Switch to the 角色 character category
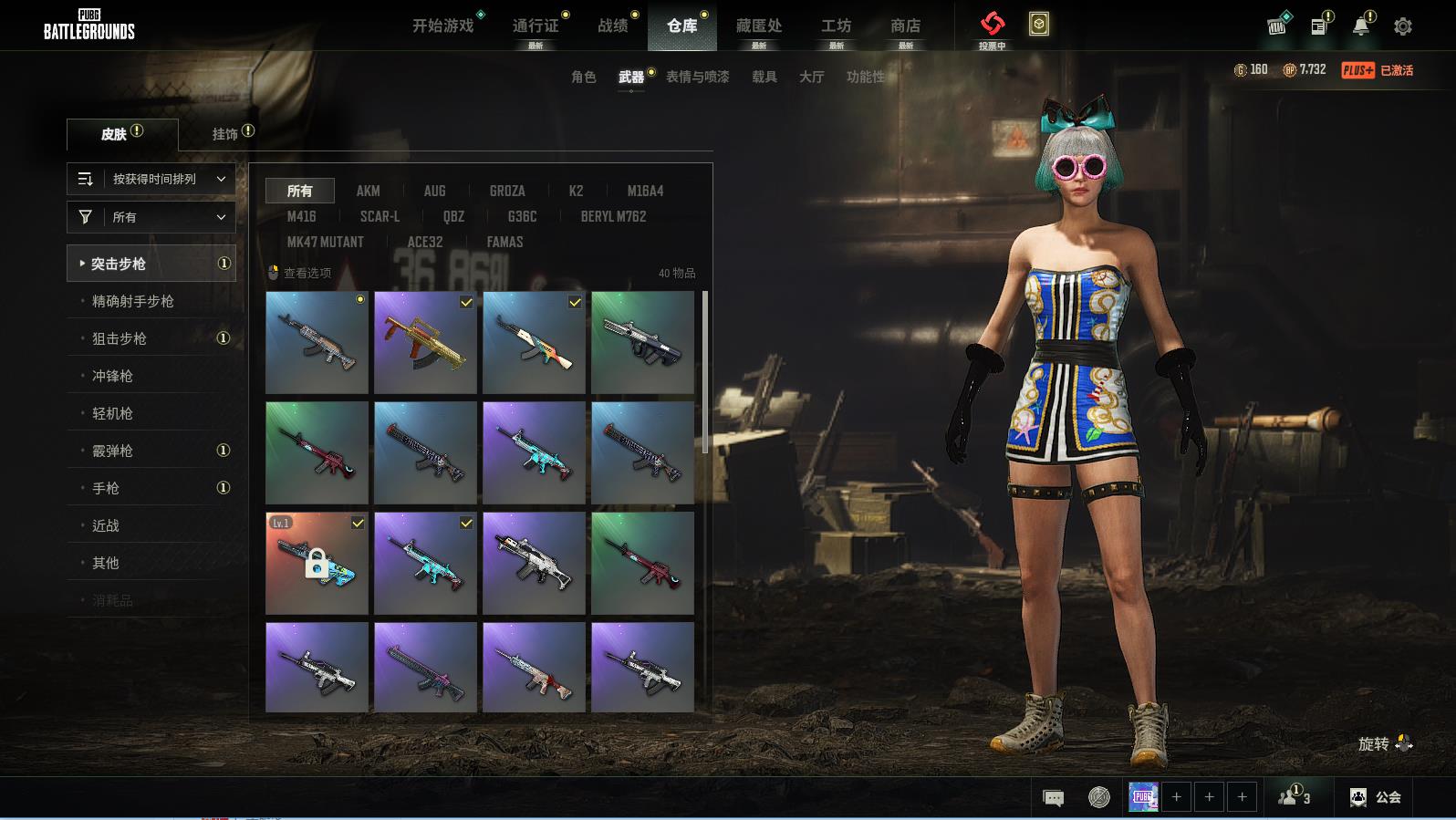 tap(584, 77)
